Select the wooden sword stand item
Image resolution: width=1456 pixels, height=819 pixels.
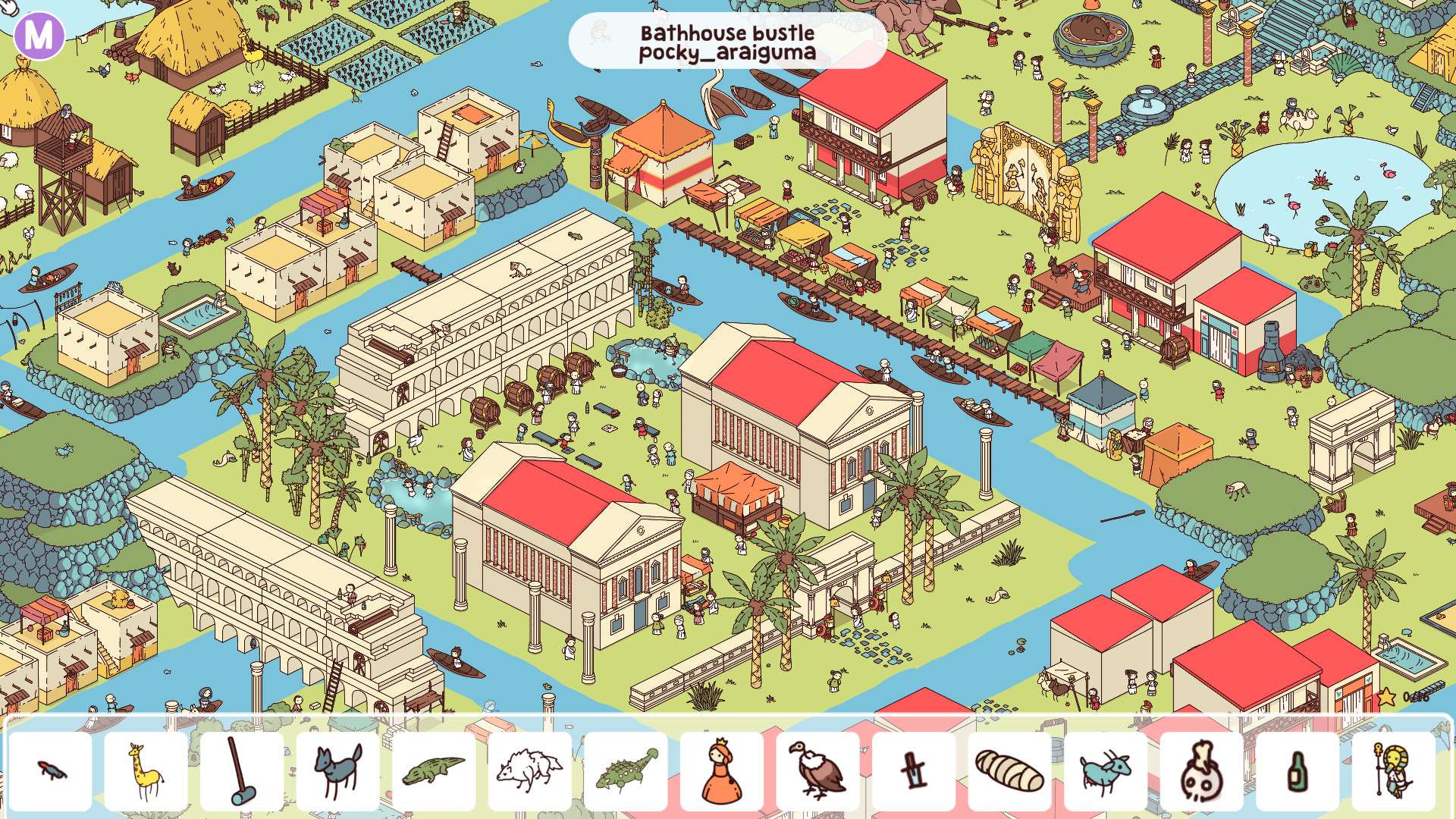(913, 771)
